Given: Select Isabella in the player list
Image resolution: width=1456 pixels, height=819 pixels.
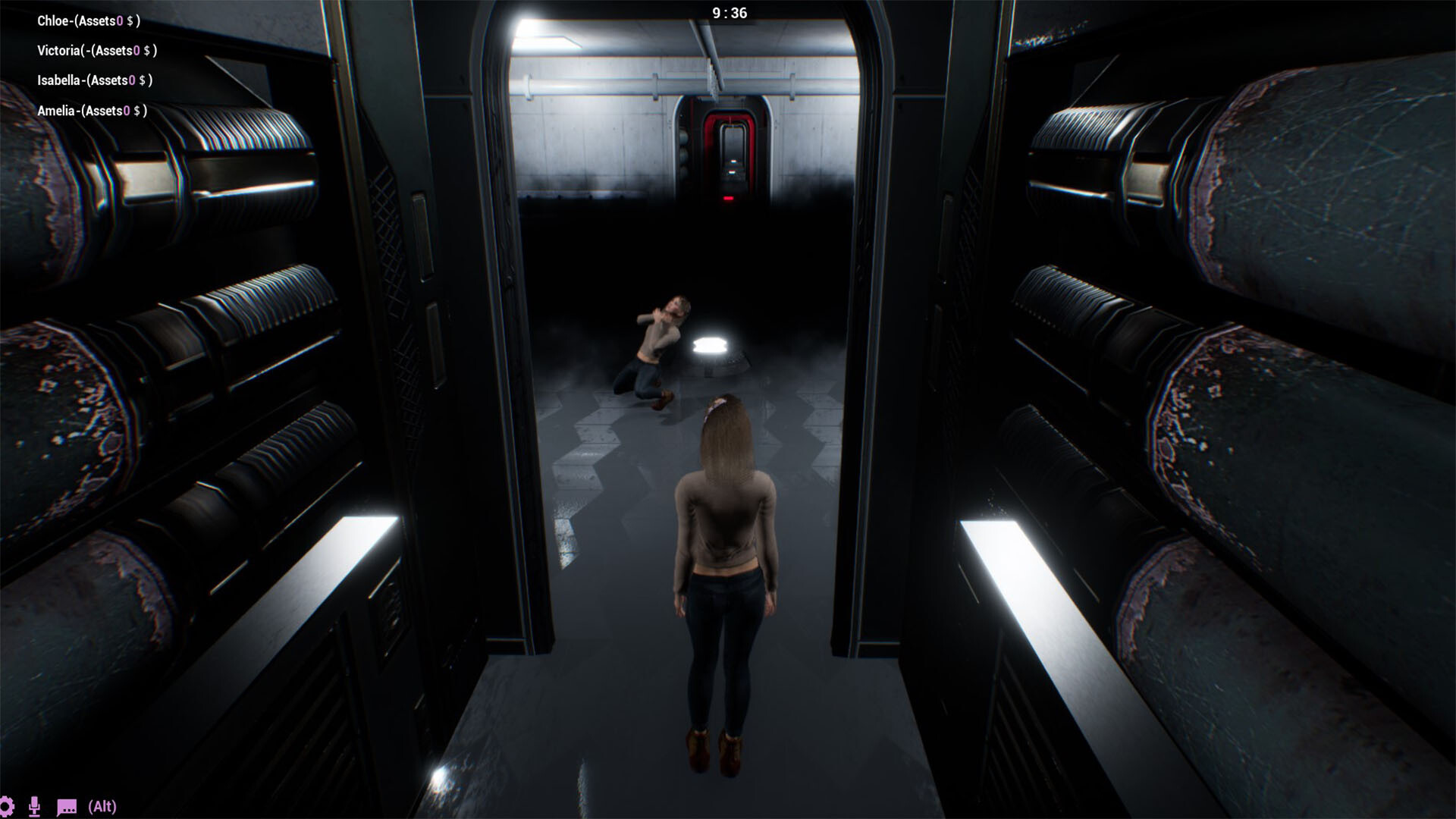Looking at the screenshot, I should [94, 80].
